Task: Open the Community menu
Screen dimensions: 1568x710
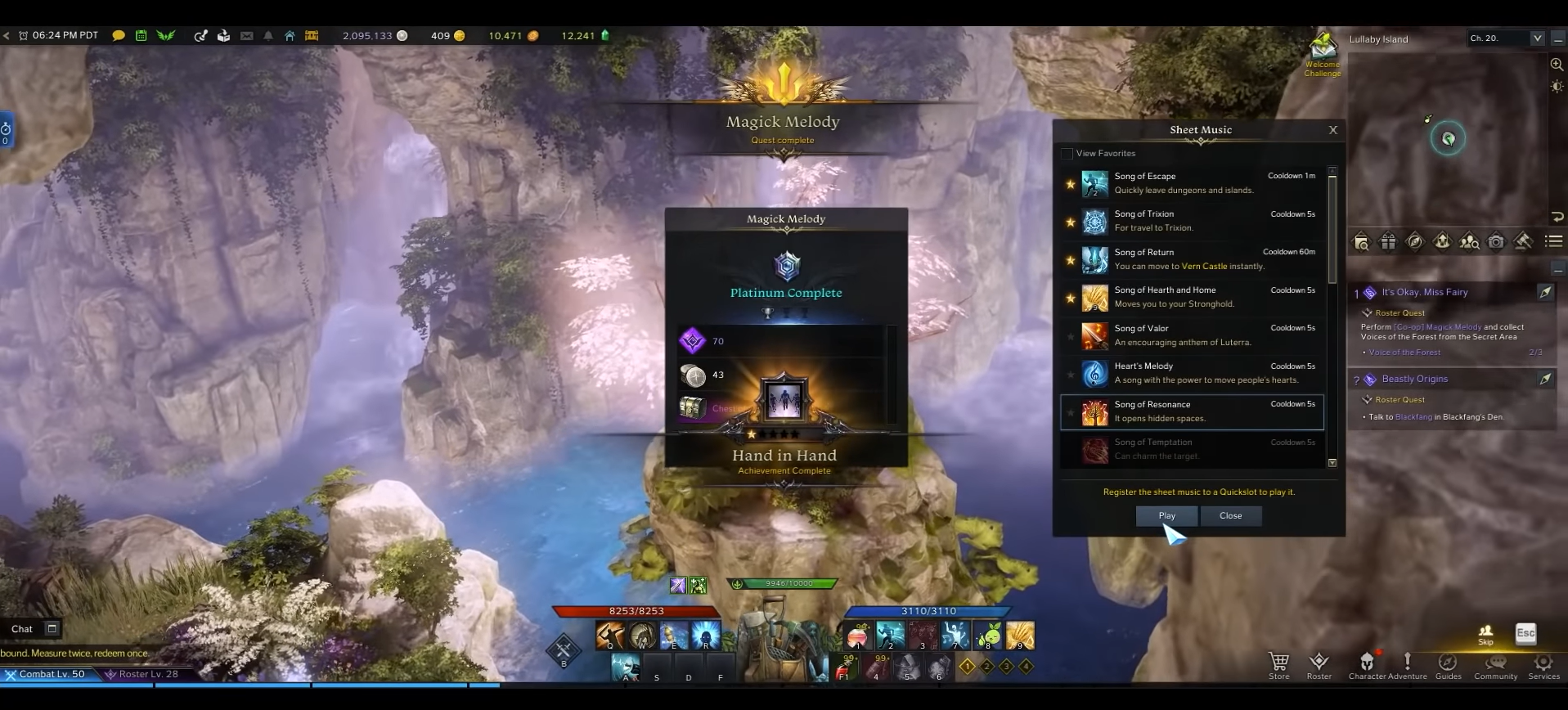Action: (1495, 665)
